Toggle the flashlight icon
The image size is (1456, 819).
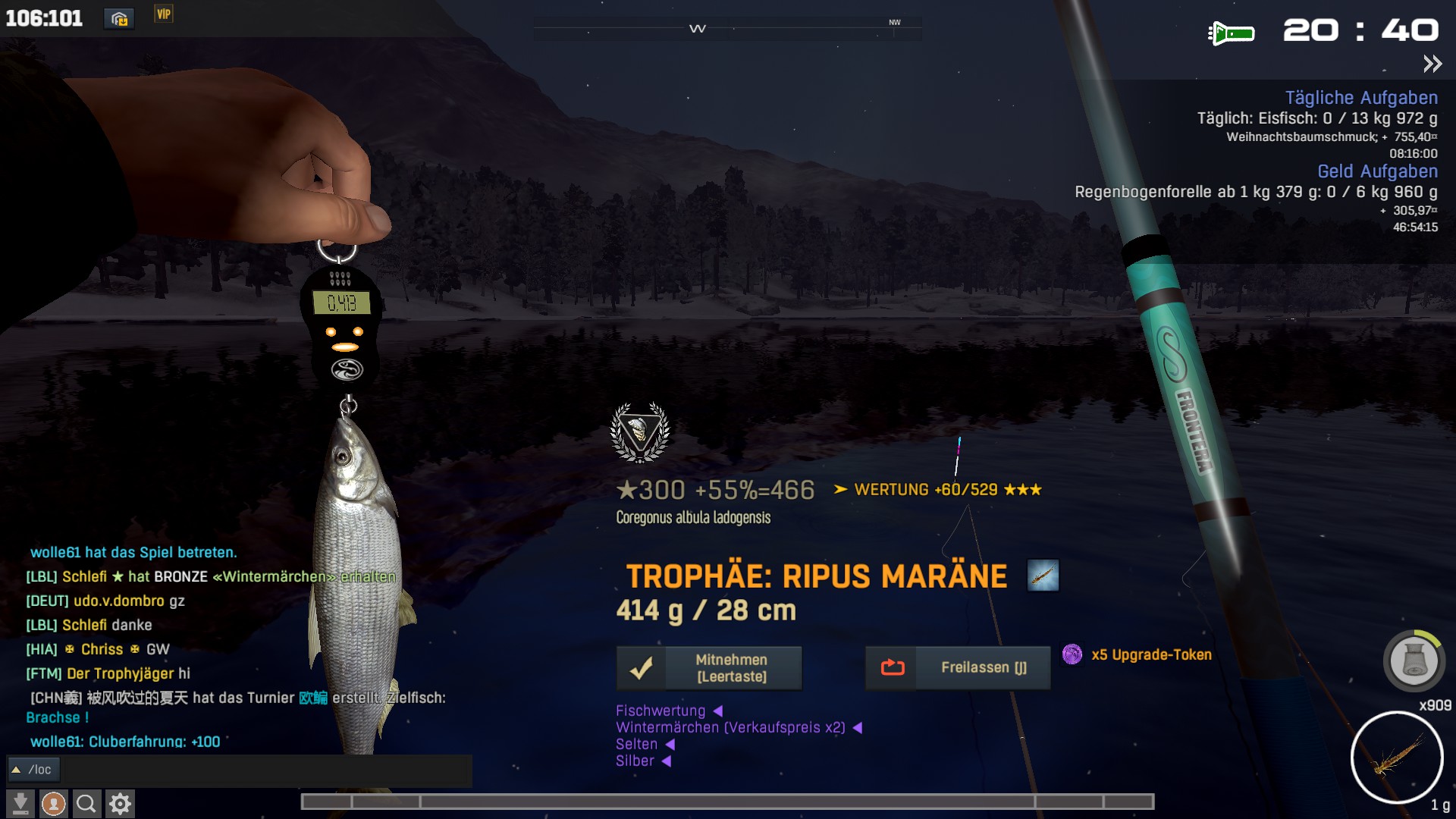pos(1231,33)
